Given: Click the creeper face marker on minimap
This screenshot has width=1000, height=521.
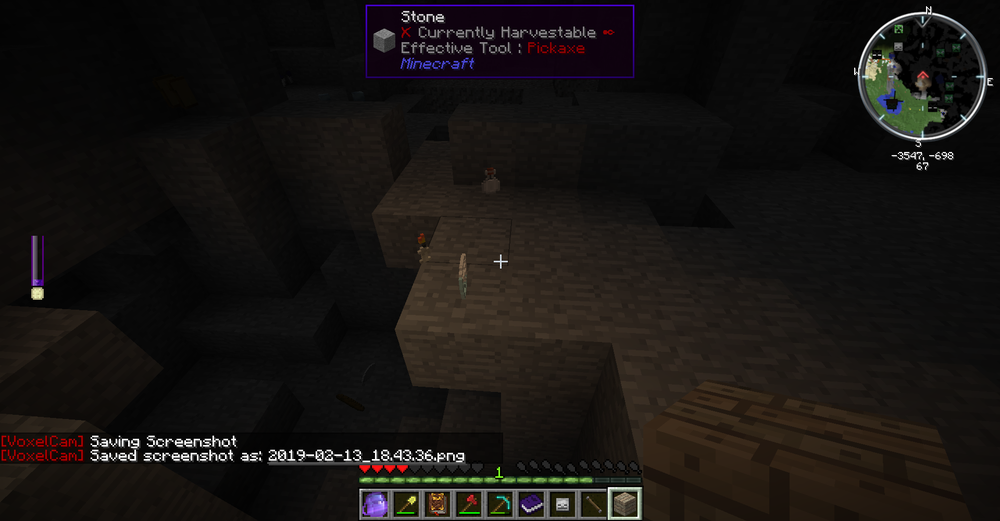Looking at the screenshot, I should point(898,30).
